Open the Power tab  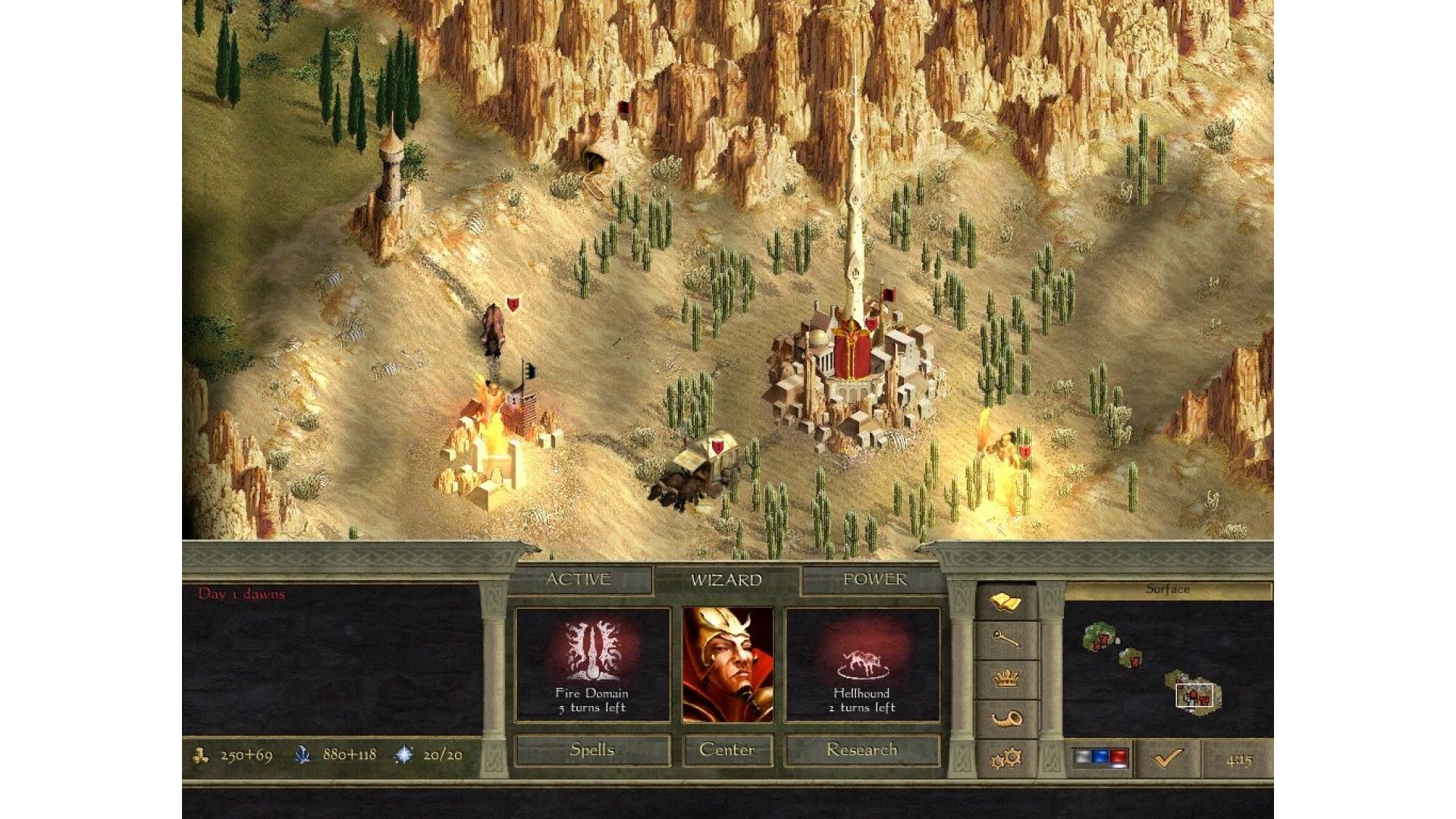pos(874,580)
